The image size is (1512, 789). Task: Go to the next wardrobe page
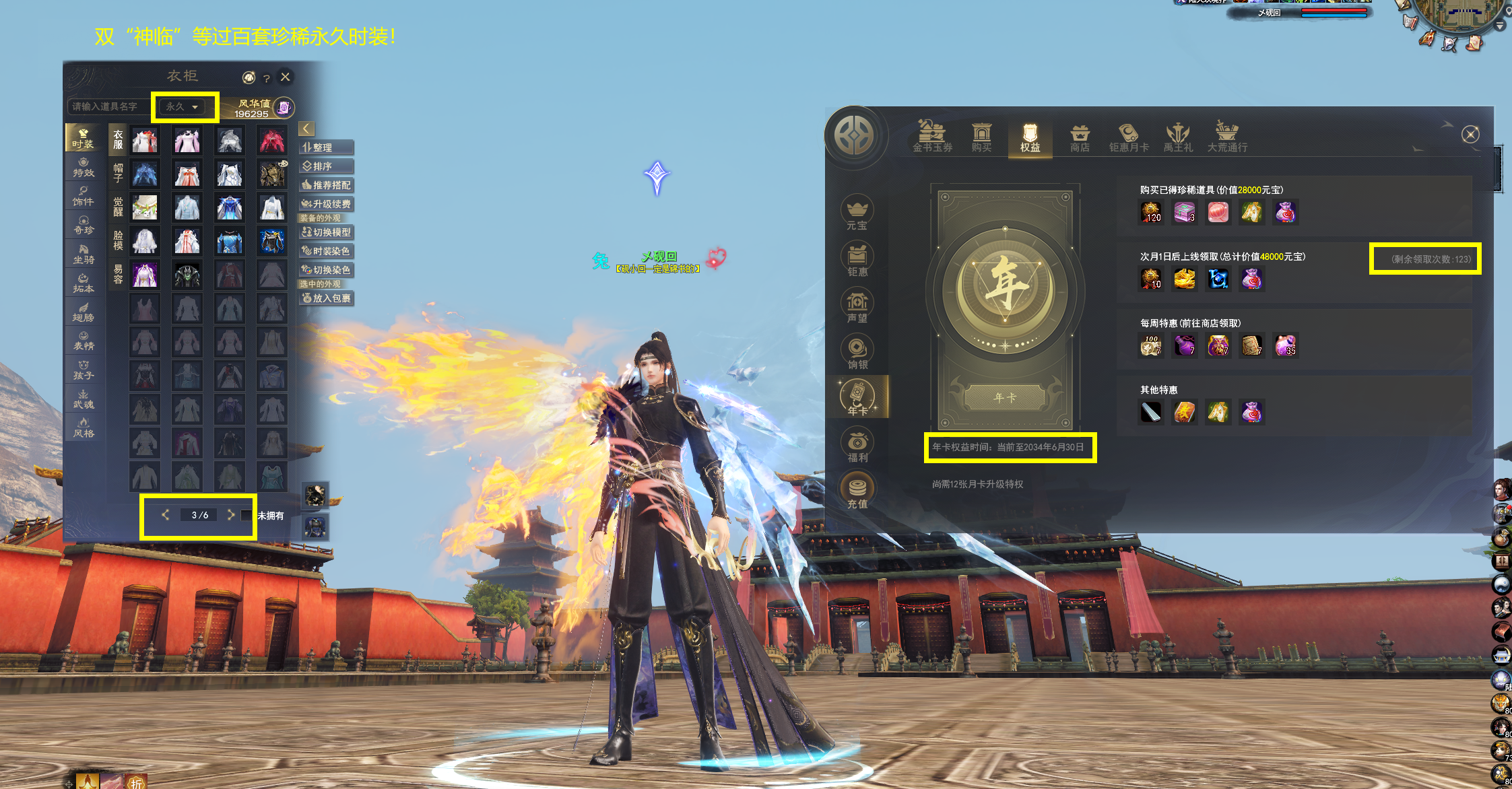pos(231,515)
